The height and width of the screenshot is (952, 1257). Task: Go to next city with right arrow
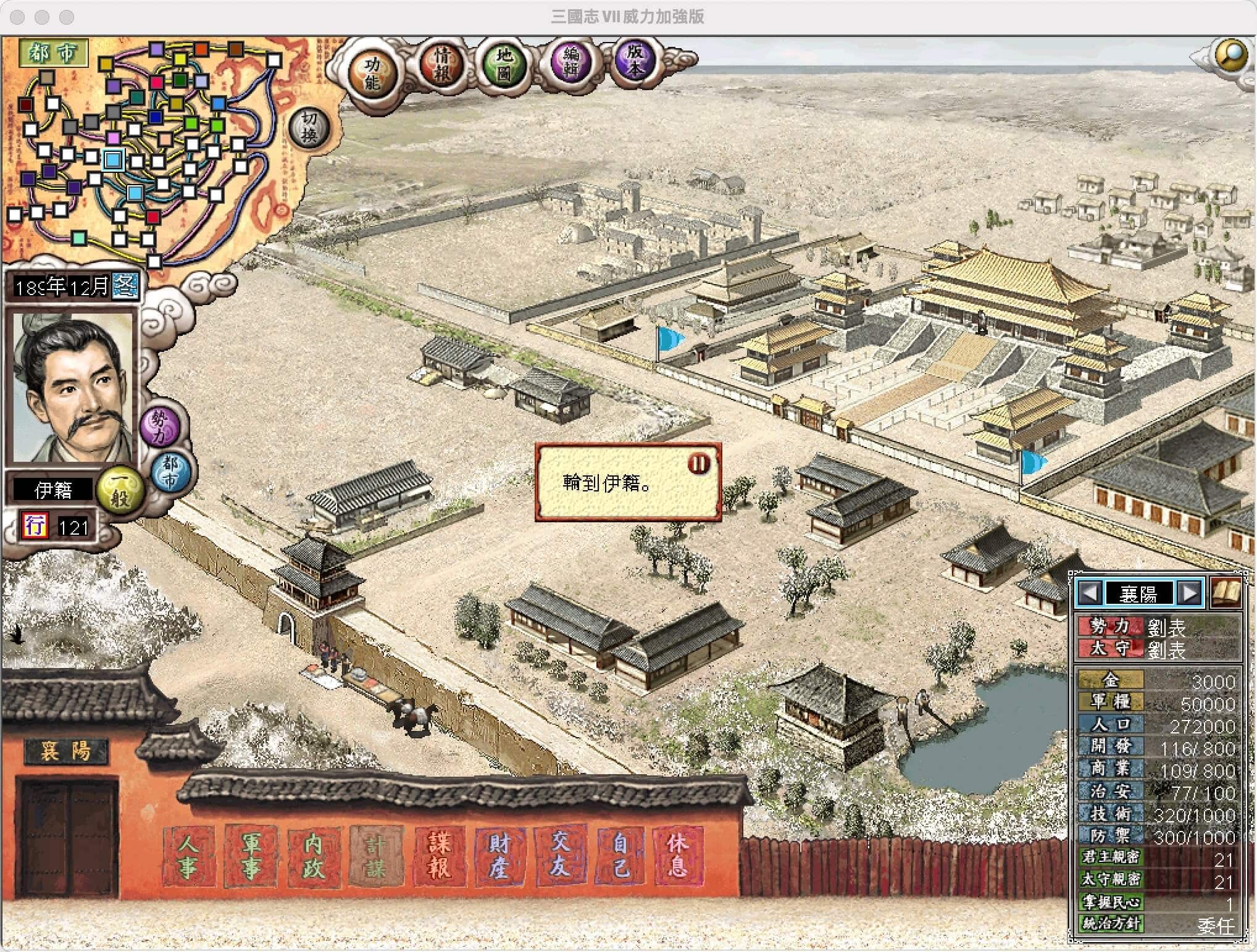[1190, 593]
